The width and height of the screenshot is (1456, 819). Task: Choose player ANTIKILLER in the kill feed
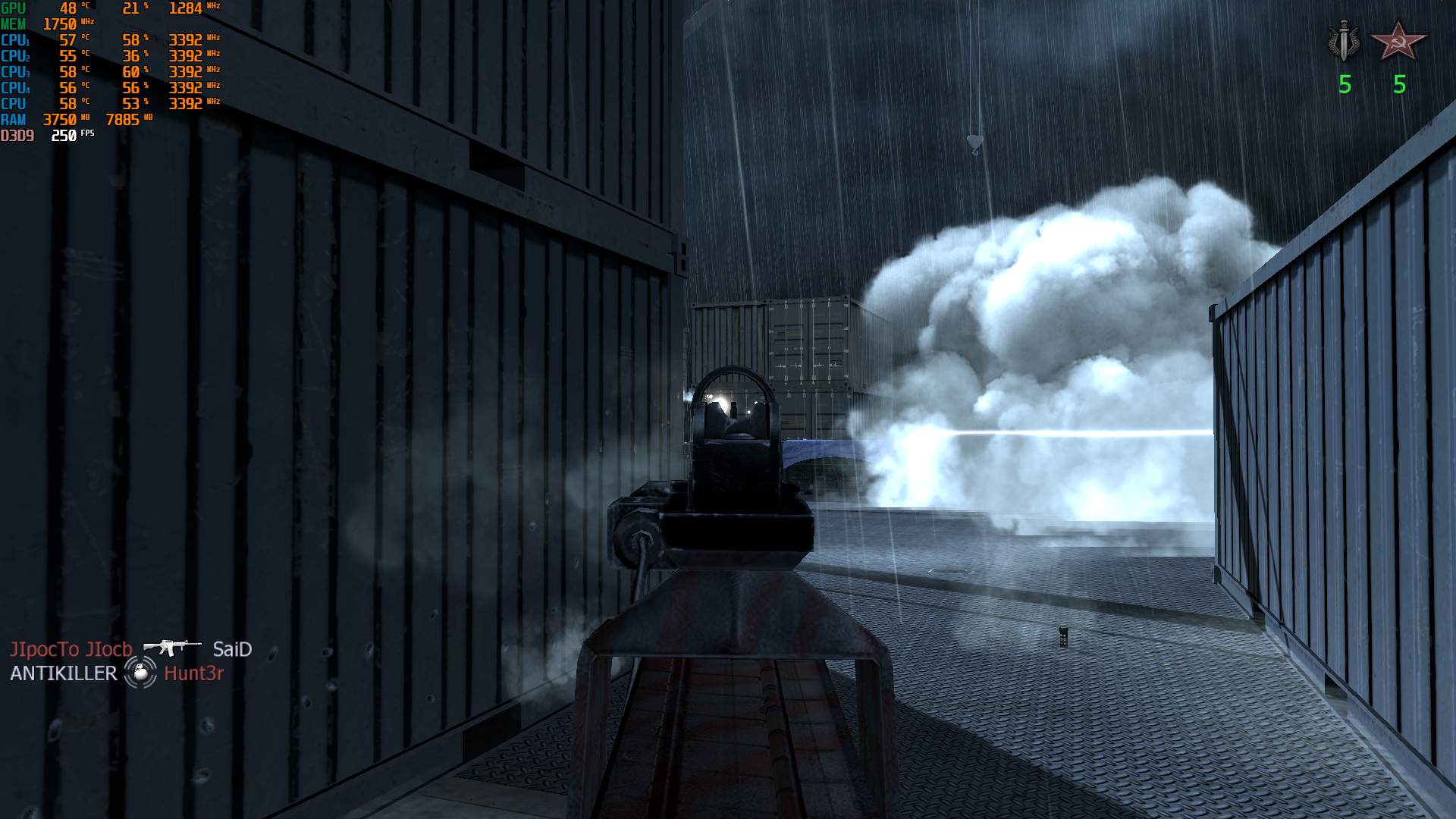pyautogui.click(x=64, y=673)
